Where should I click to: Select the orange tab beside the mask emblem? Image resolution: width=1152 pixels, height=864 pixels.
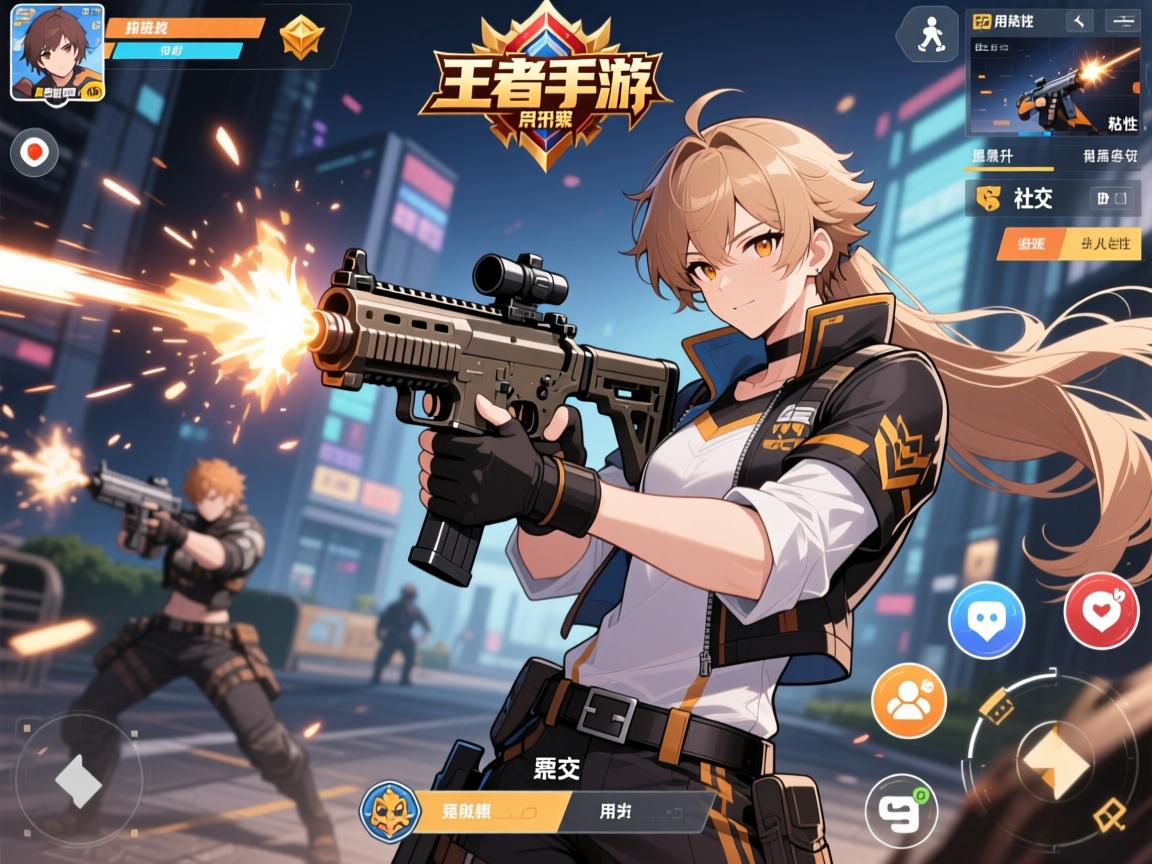point(493,812)
